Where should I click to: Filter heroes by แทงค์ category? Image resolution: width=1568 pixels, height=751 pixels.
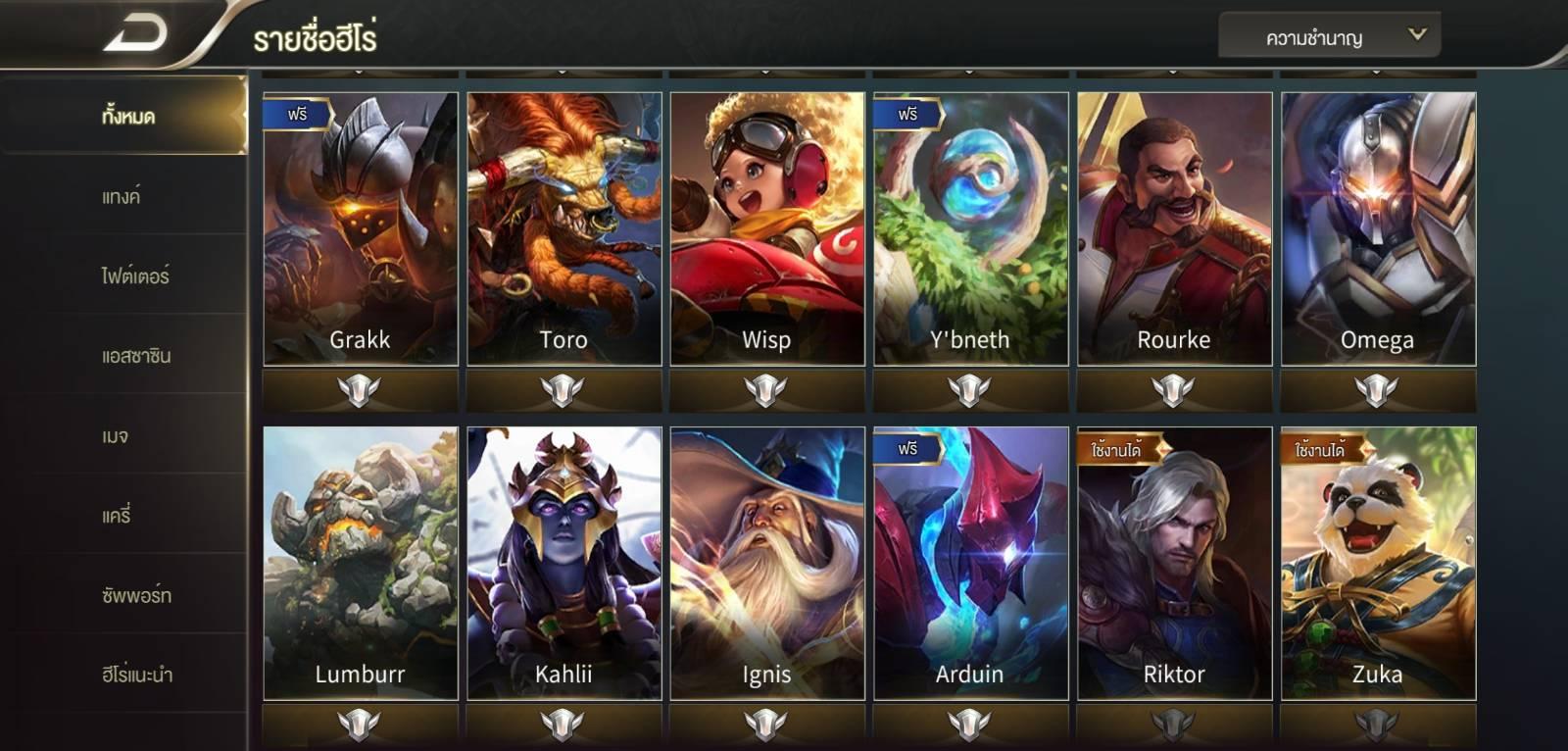[121, 196]
